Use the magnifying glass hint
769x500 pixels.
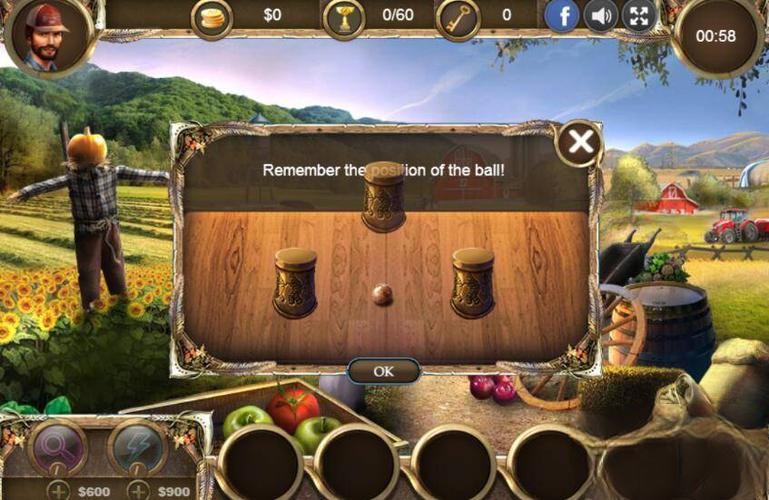(58, 446)
